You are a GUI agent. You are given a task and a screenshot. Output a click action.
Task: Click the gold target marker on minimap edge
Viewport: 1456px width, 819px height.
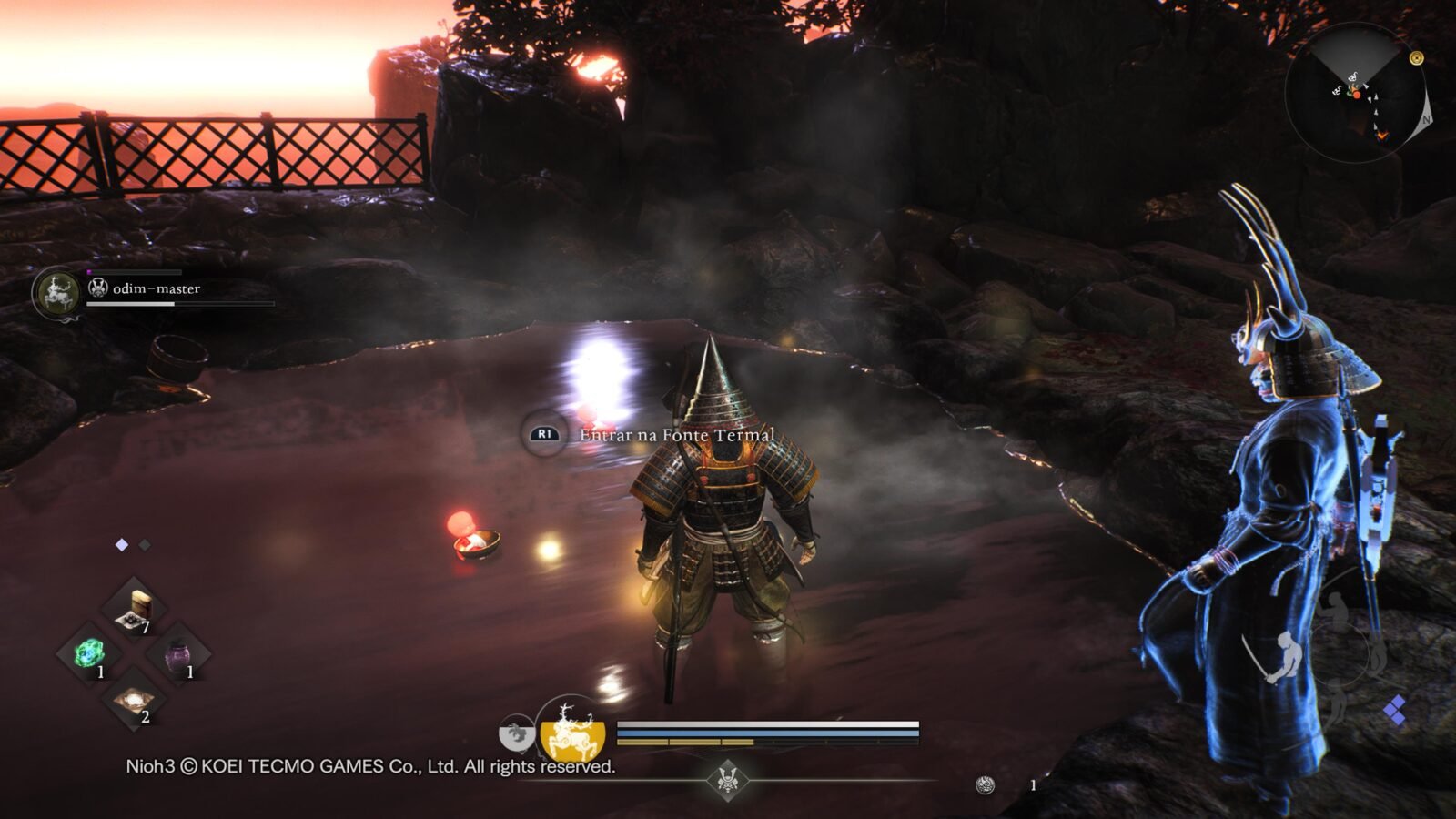coord(1416,58)
